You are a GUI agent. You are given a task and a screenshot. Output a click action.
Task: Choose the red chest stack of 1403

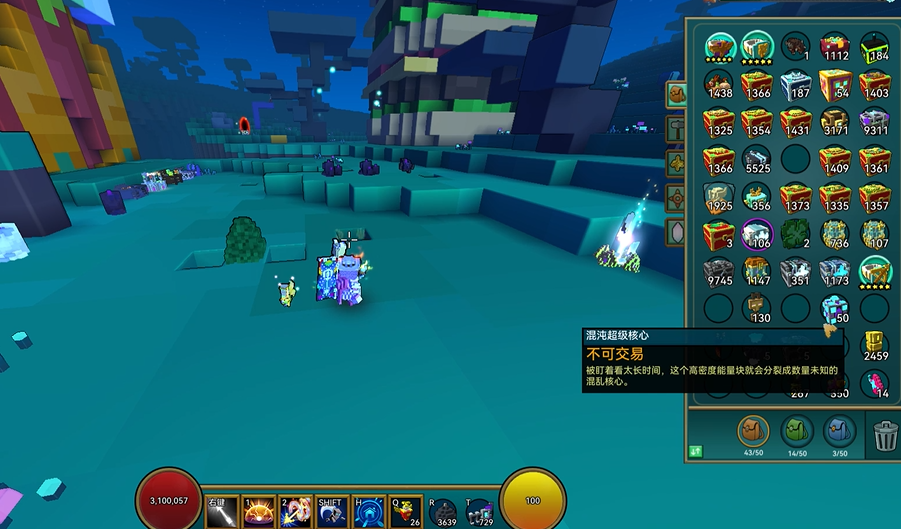(x=874, y=84)
